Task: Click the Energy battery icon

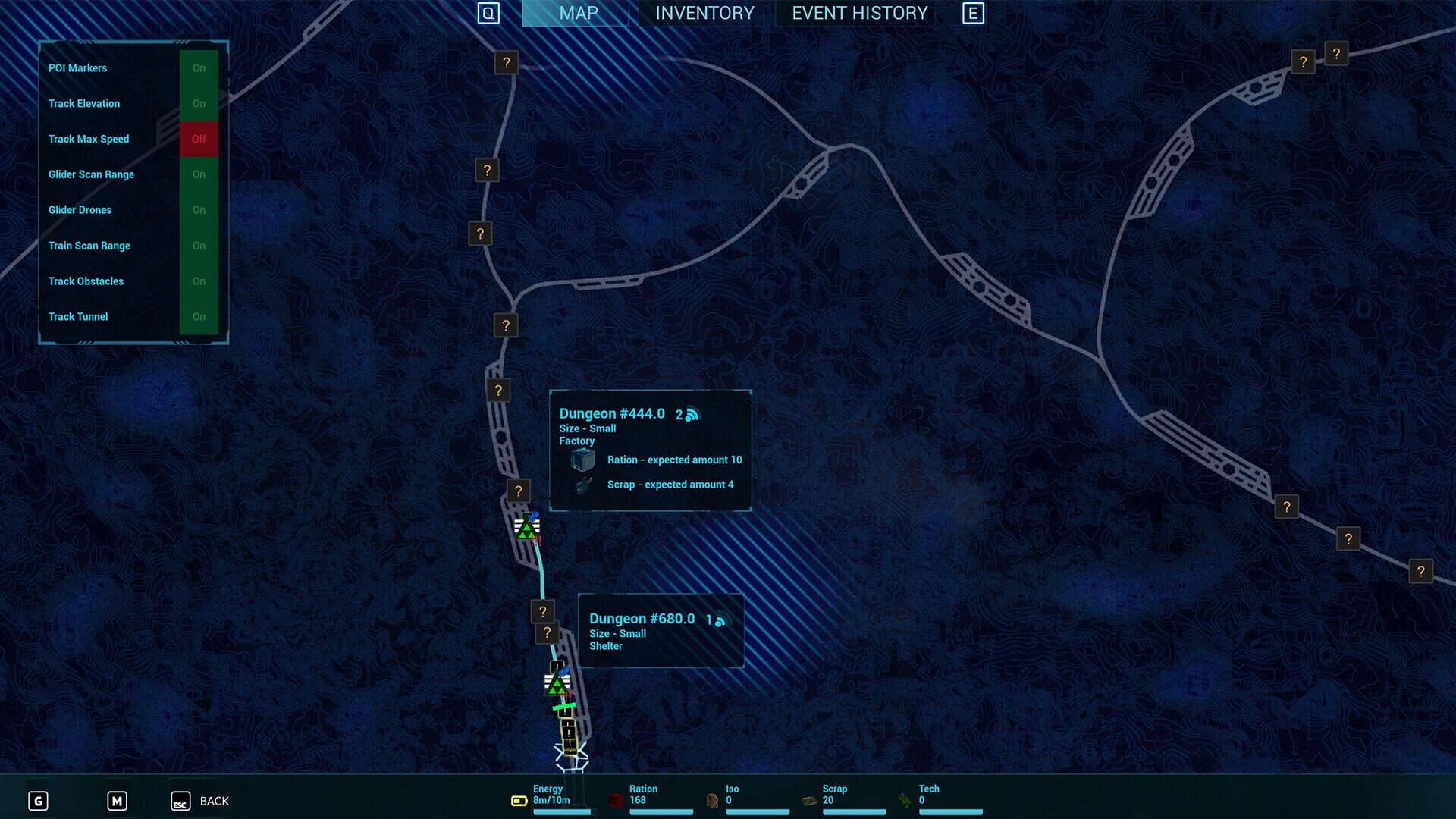Action: pos(519,799)
